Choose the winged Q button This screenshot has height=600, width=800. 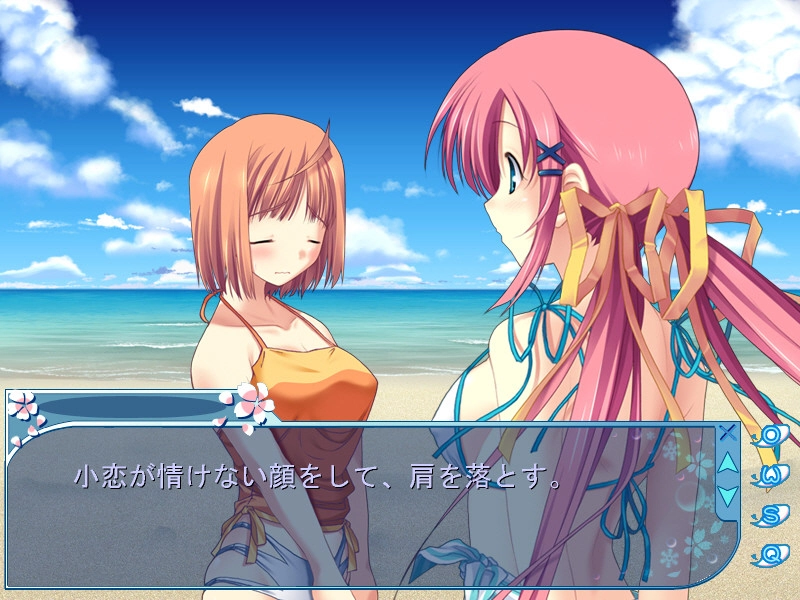coord(772,552)
